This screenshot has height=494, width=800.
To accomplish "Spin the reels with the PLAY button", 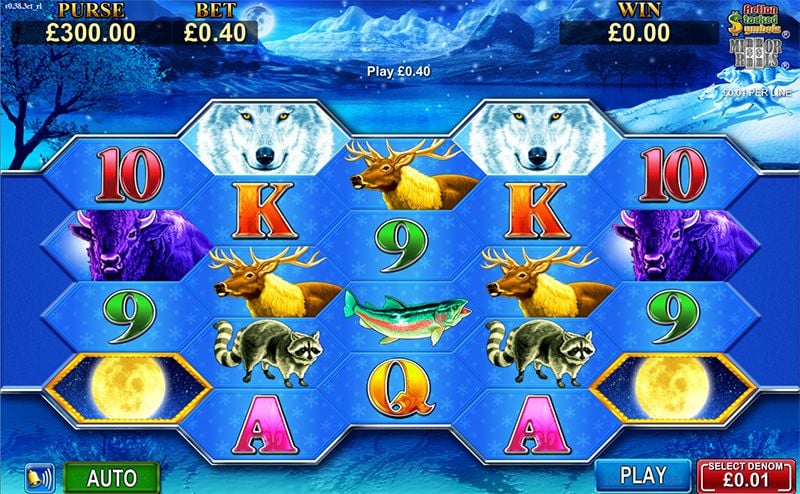I will (x=642, y=475).
